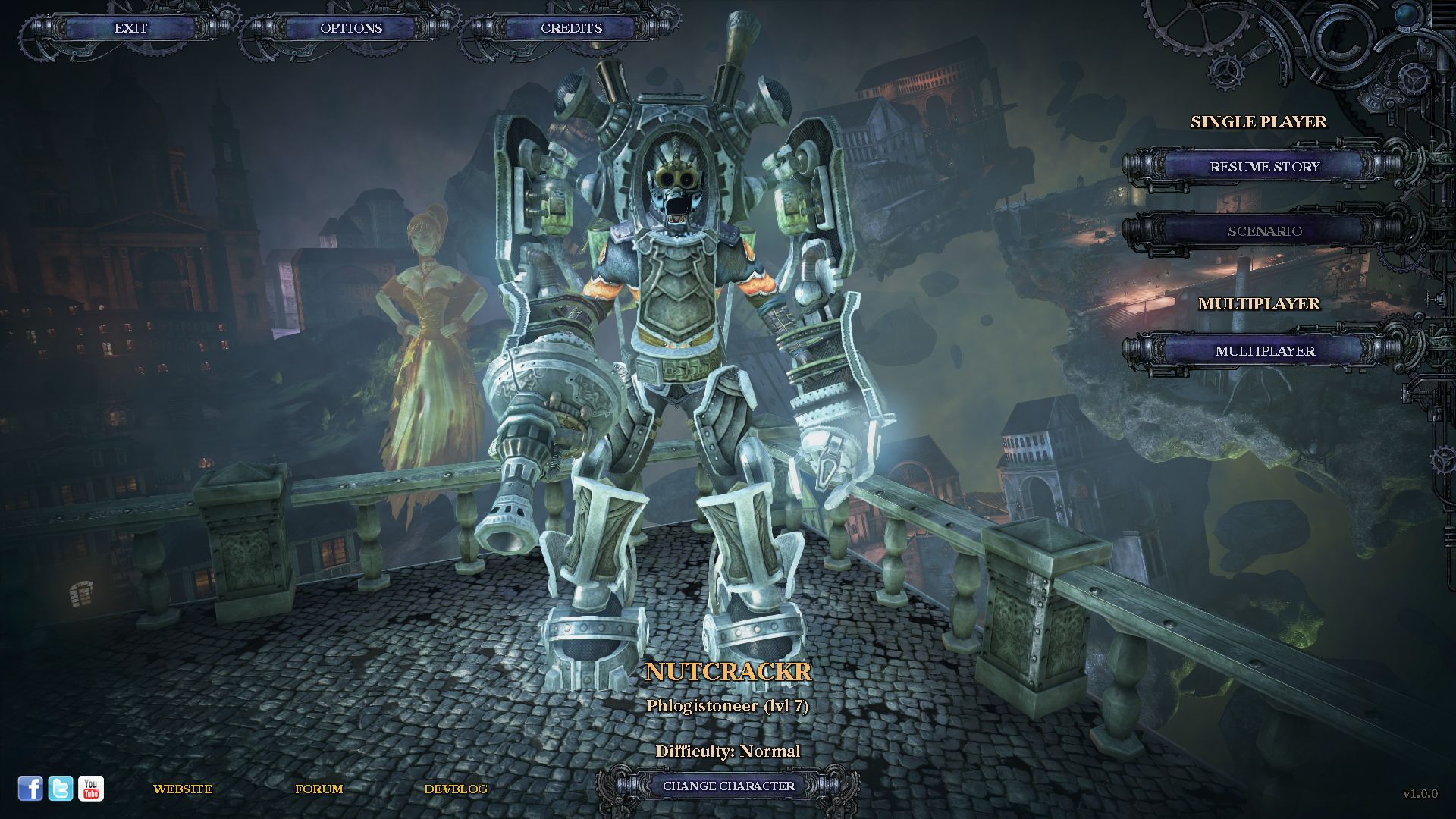Open the YouTube channel icon
This screenshot has height=819, width=1456.
coord(91,789)
